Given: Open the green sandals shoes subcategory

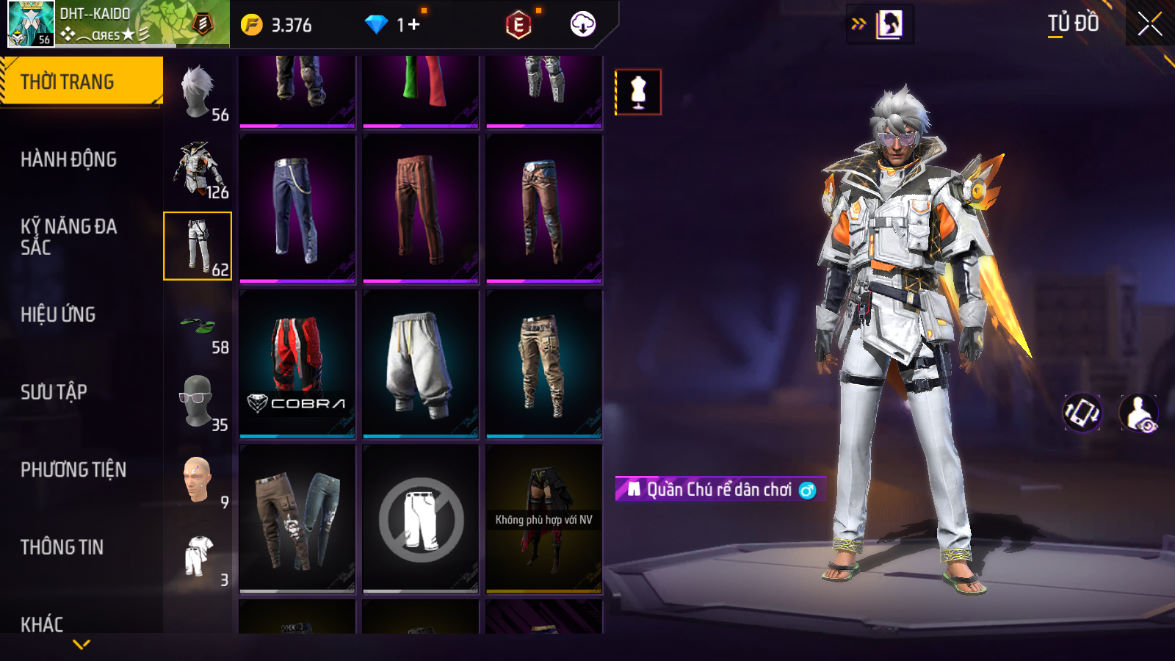Looking at the screenshot, I should pos(197,324).
